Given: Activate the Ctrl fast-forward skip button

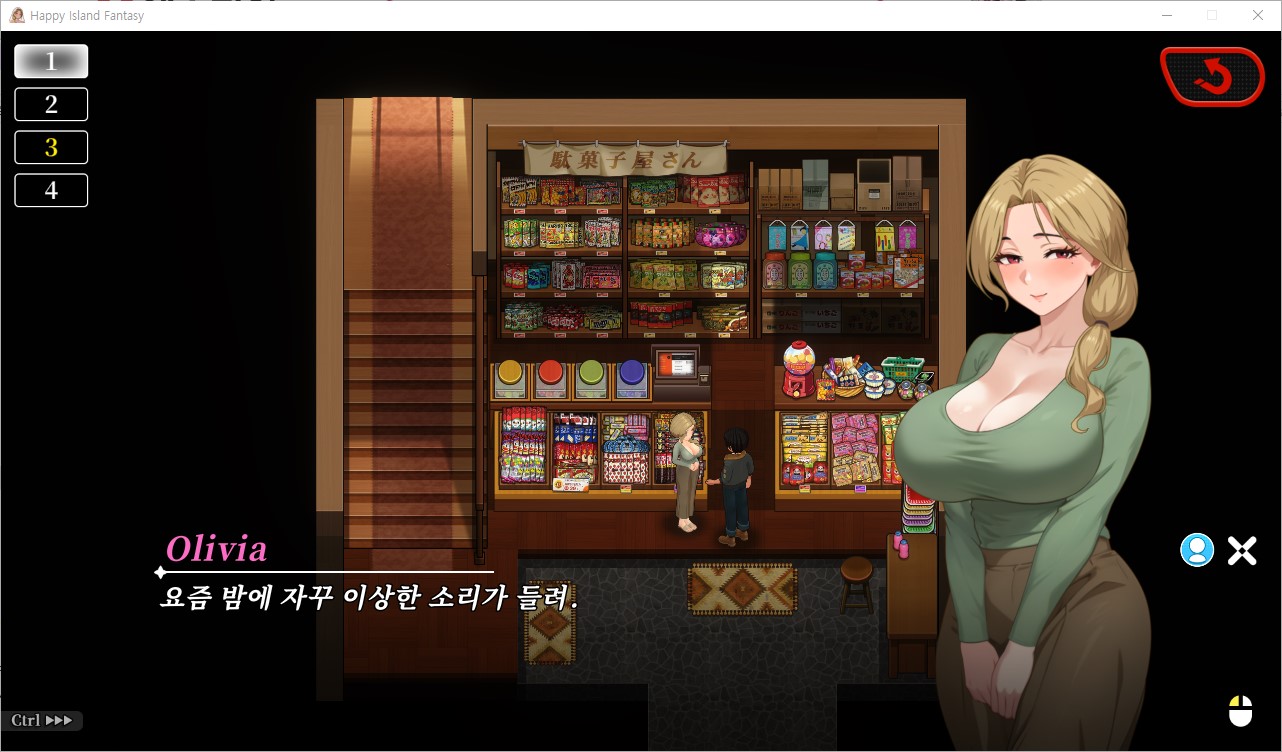Looking at the screenshot, I should (x=42, y=720).
